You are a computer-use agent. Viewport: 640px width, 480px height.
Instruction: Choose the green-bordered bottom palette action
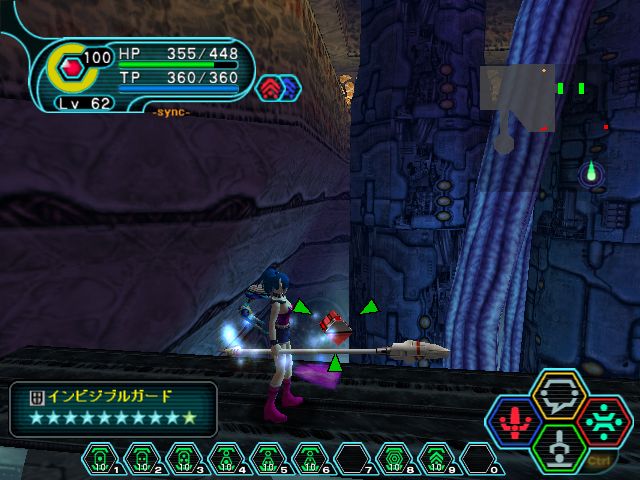click(x=558, y=445)
